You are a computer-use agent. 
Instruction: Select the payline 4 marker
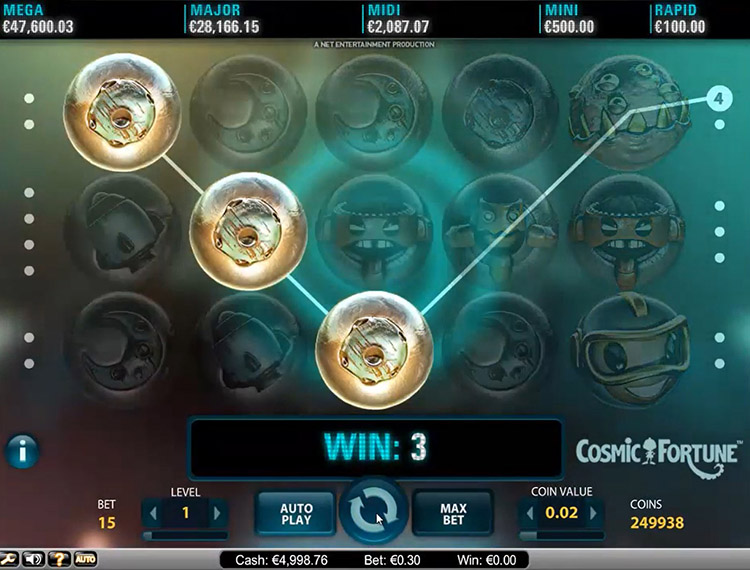point(718,98)
